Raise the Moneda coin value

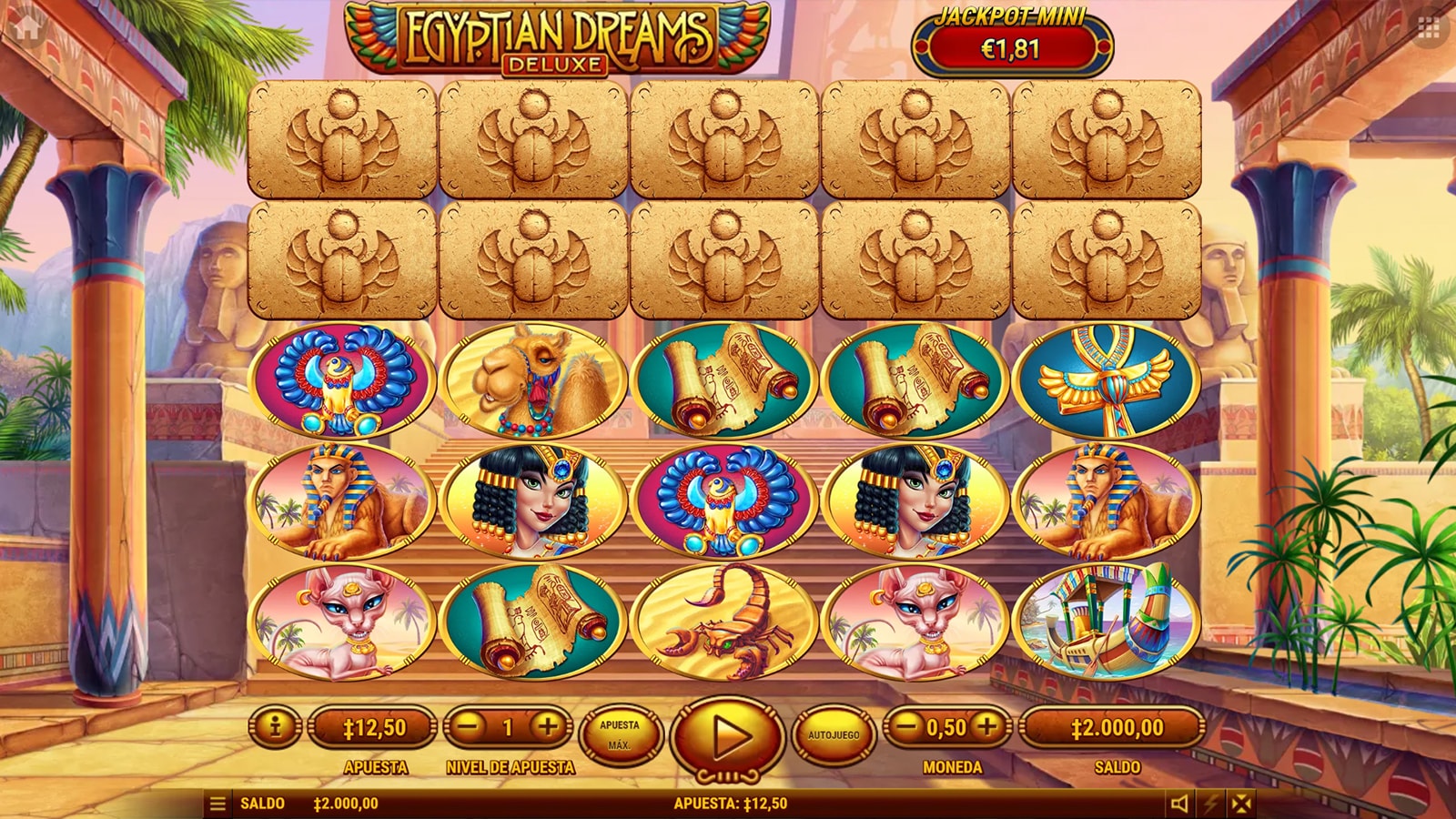(987, 726)
